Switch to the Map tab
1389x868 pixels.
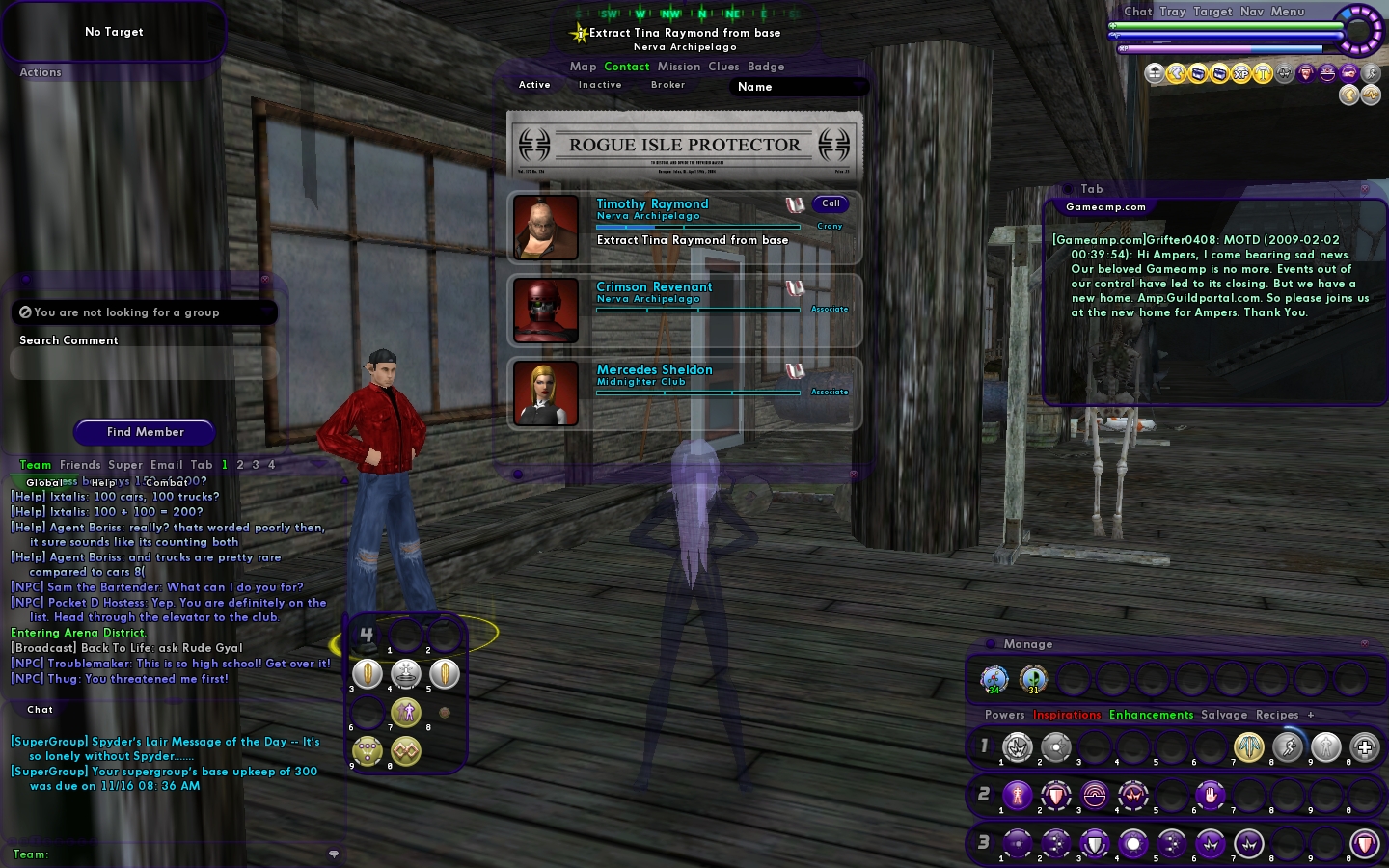click(583, 67)
